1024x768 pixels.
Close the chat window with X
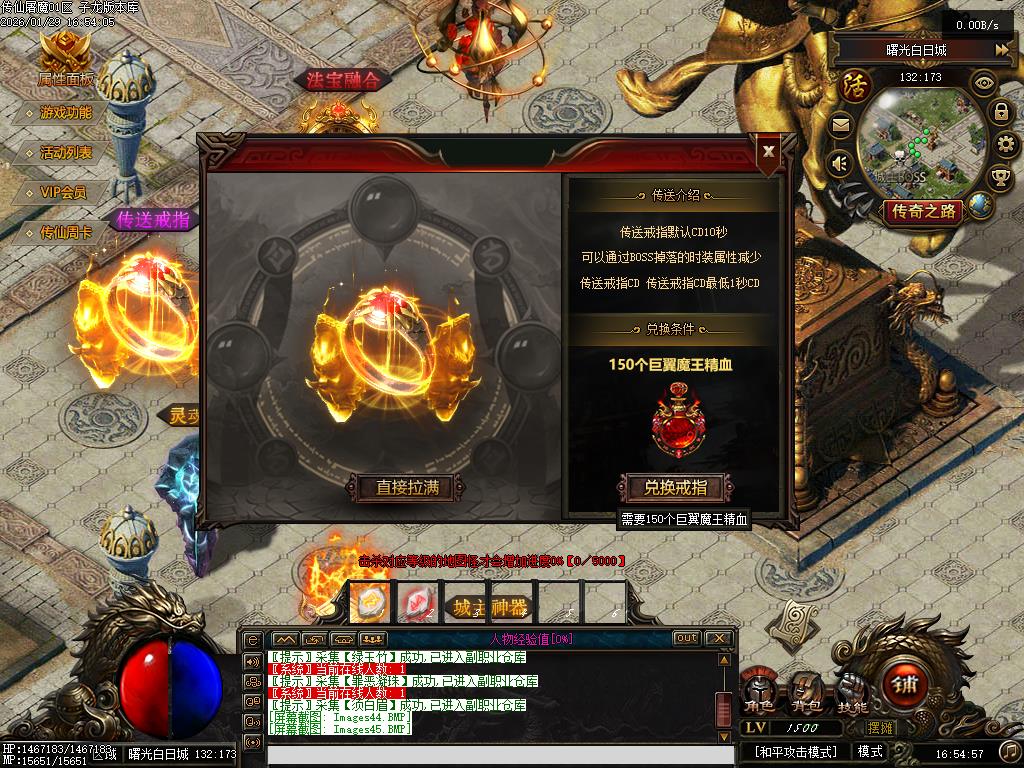[718, 638]
